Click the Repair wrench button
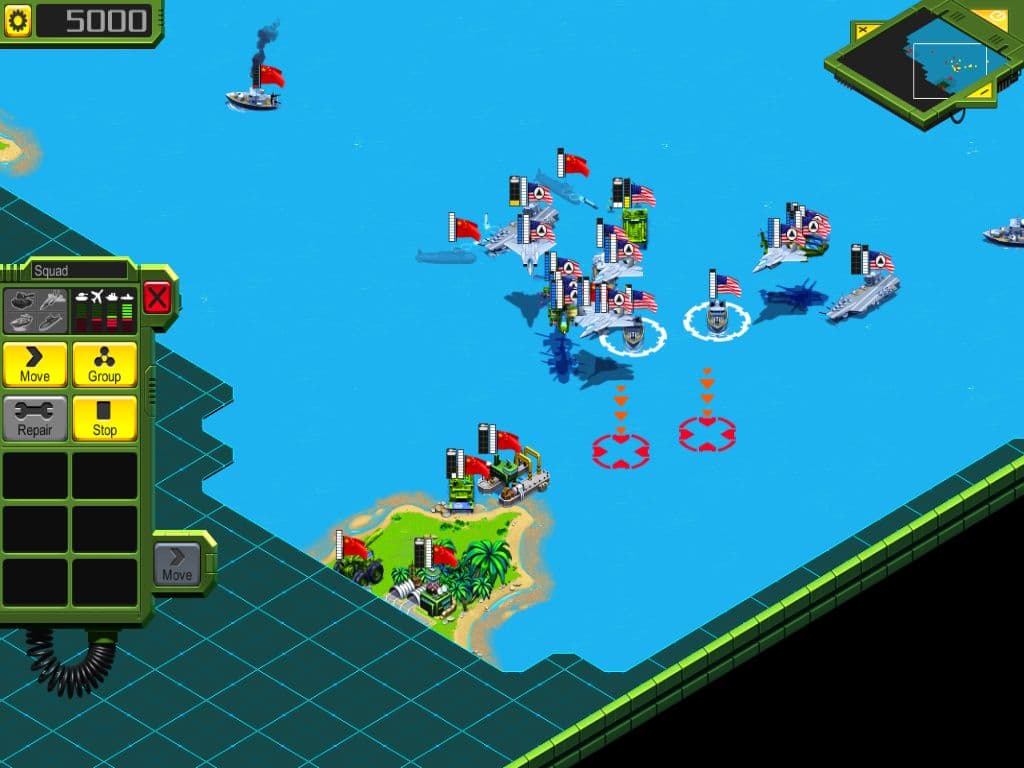Screen dimensions: 1024x768 35,419
